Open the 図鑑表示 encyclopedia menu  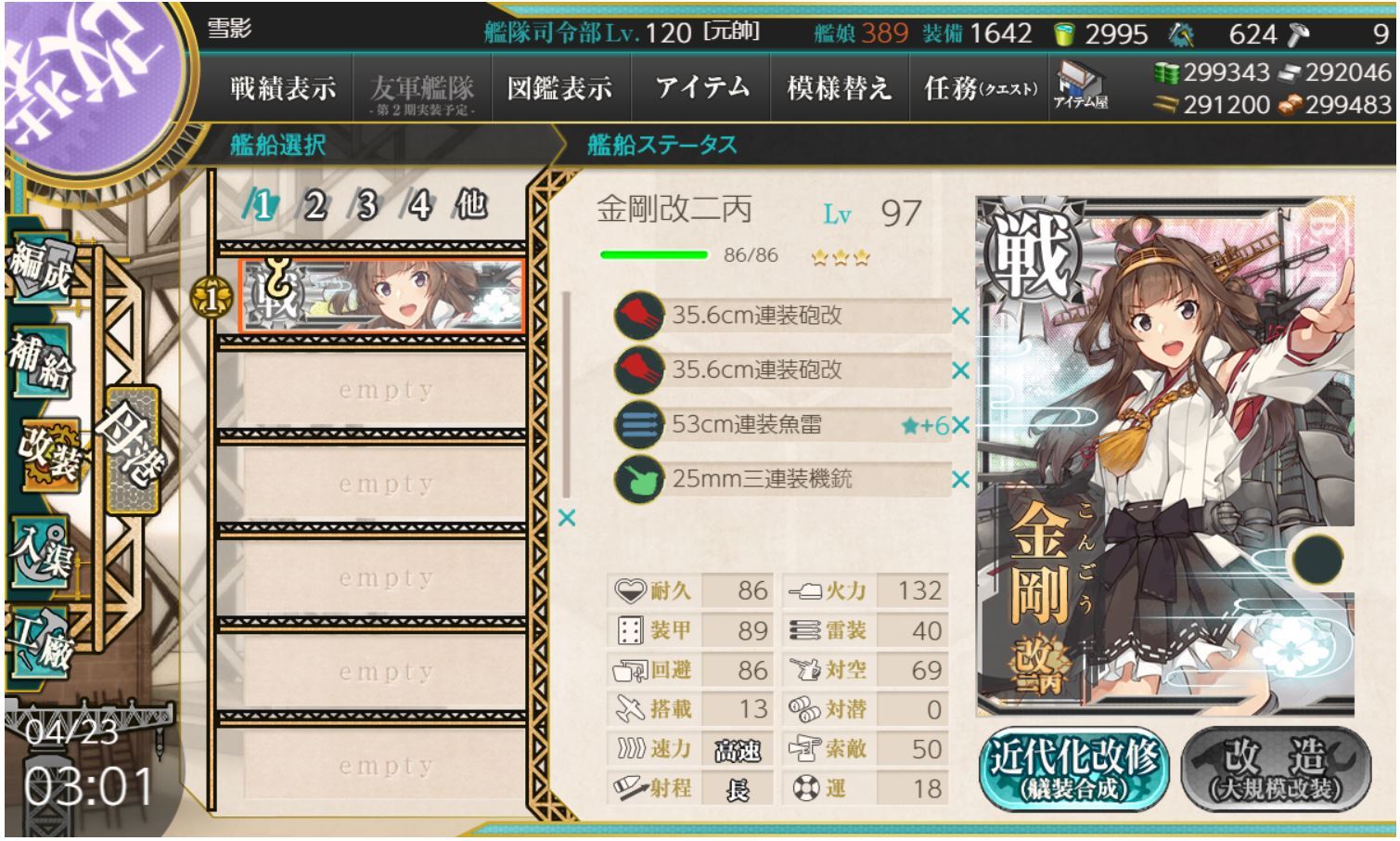[x=559, y=89]
